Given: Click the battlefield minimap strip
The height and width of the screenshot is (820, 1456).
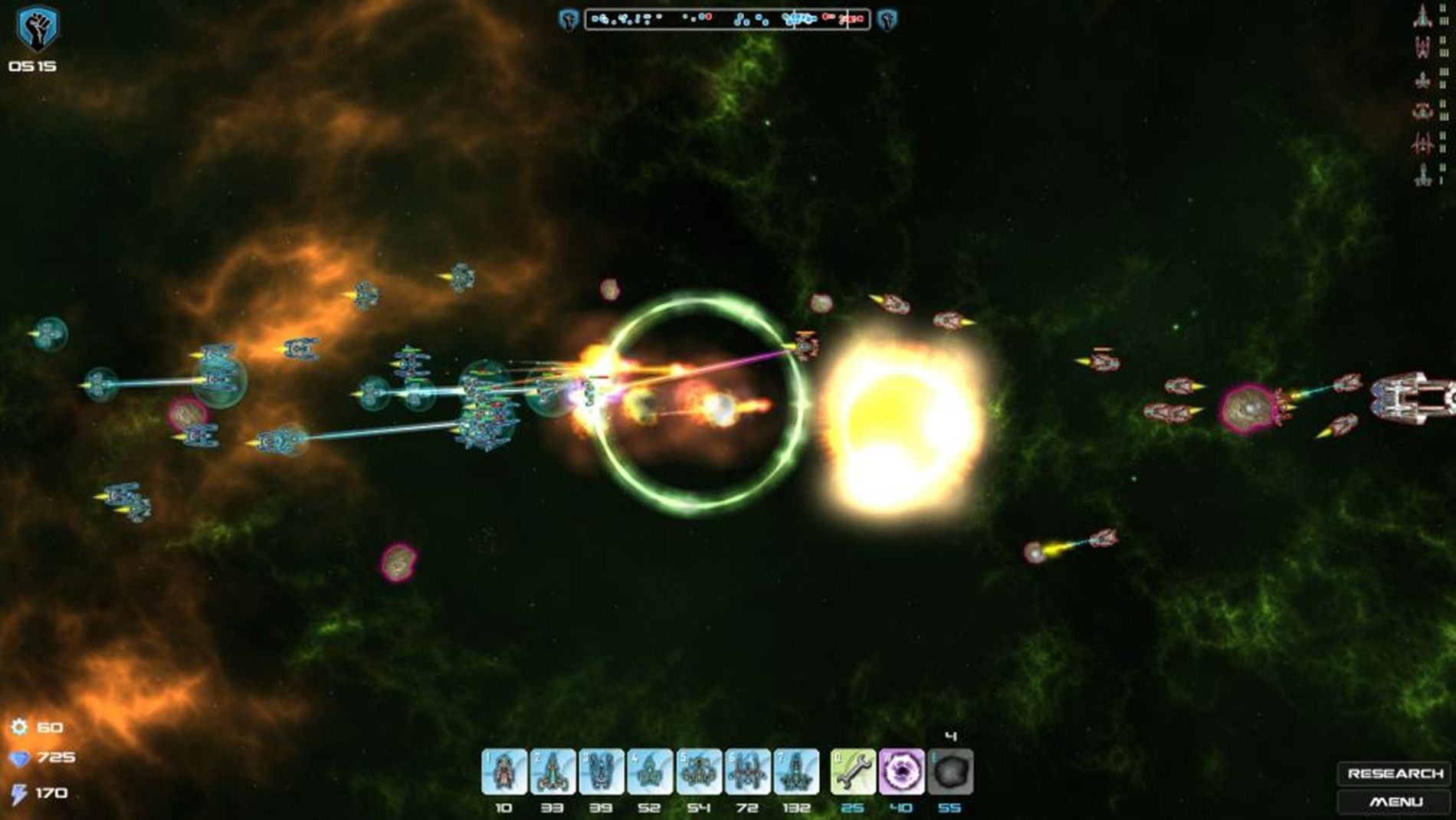Looking at the screenshot, I should pyautogui.click(x=727, y=19).
